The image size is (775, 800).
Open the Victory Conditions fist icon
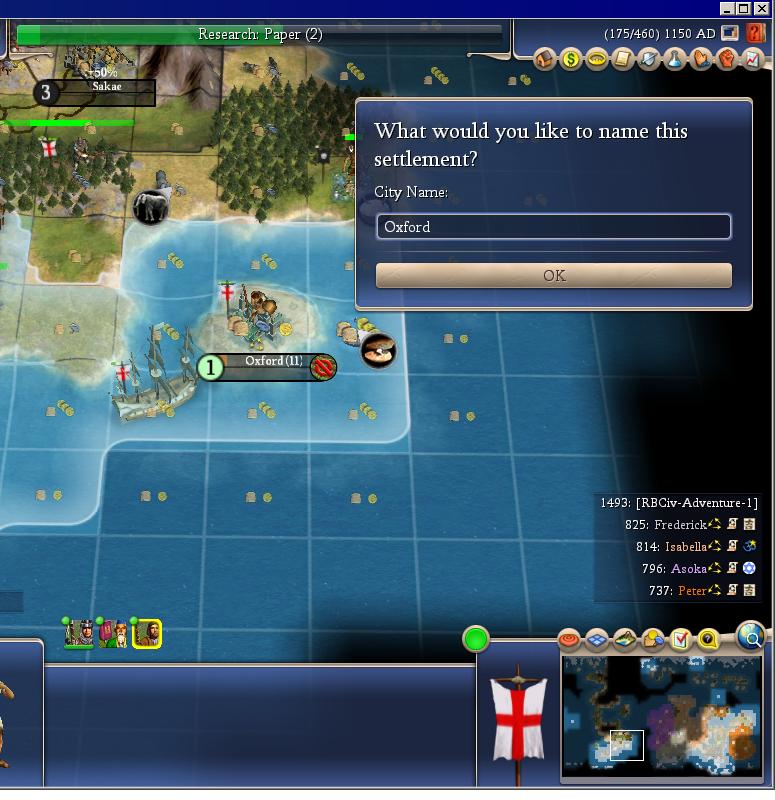(x=727, y=59)
